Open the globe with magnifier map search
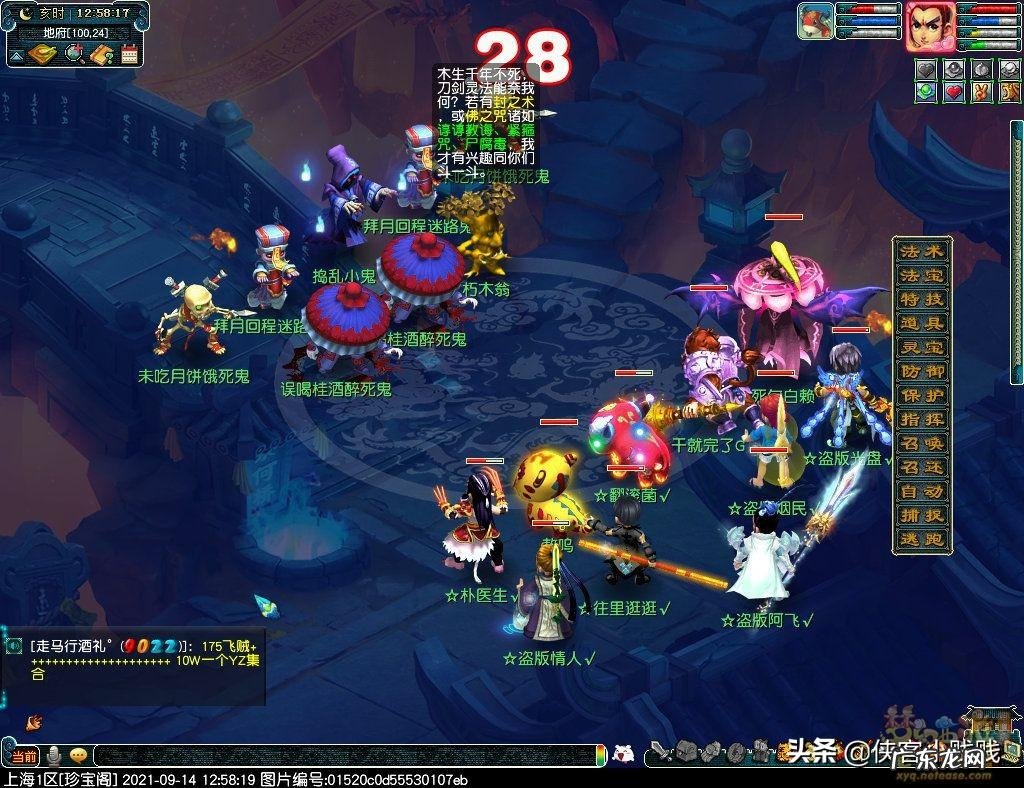The width and height of the screenshot is (1024, 788). tap(74, 55)
